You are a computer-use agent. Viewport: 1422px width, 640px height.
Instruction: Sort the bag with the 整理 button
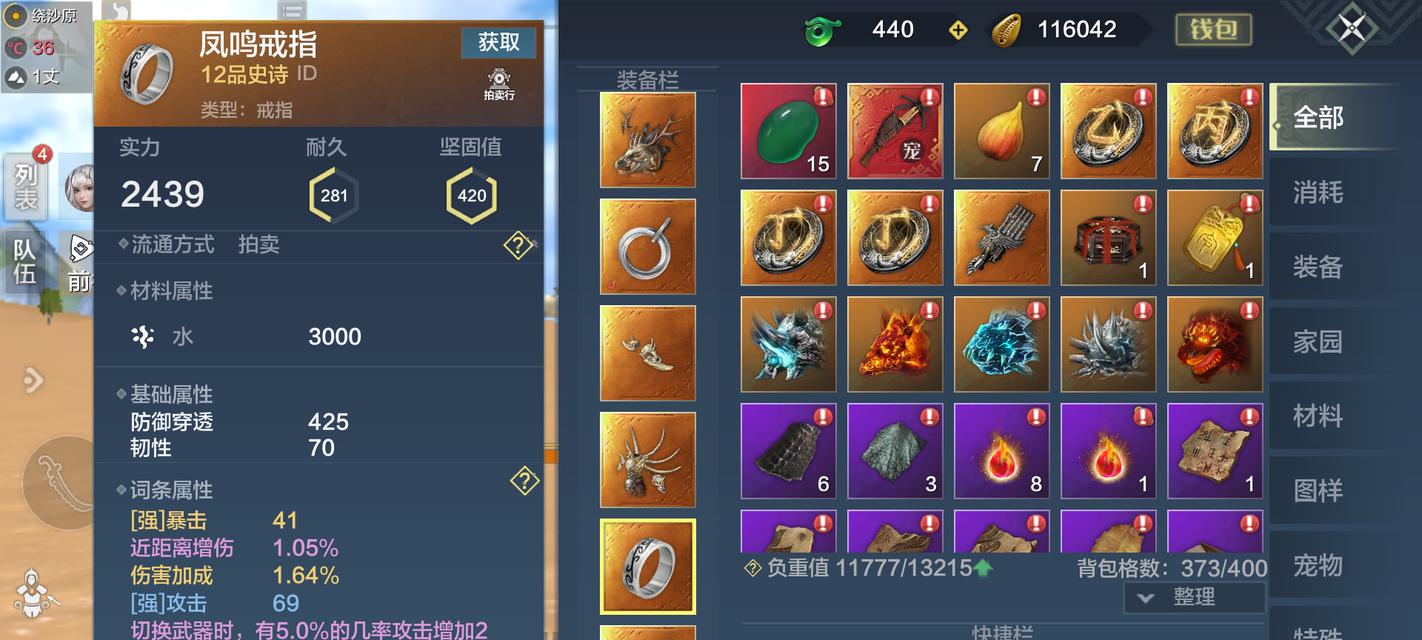point(1194,597)
